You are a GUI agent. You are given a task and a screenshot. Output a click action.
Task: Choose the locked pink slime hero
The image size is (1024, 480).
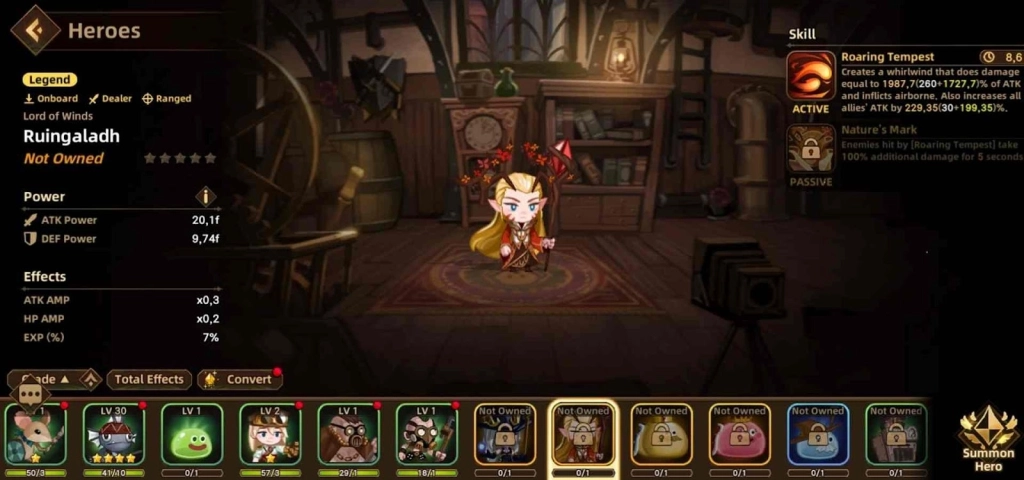[x=740, y=434]
